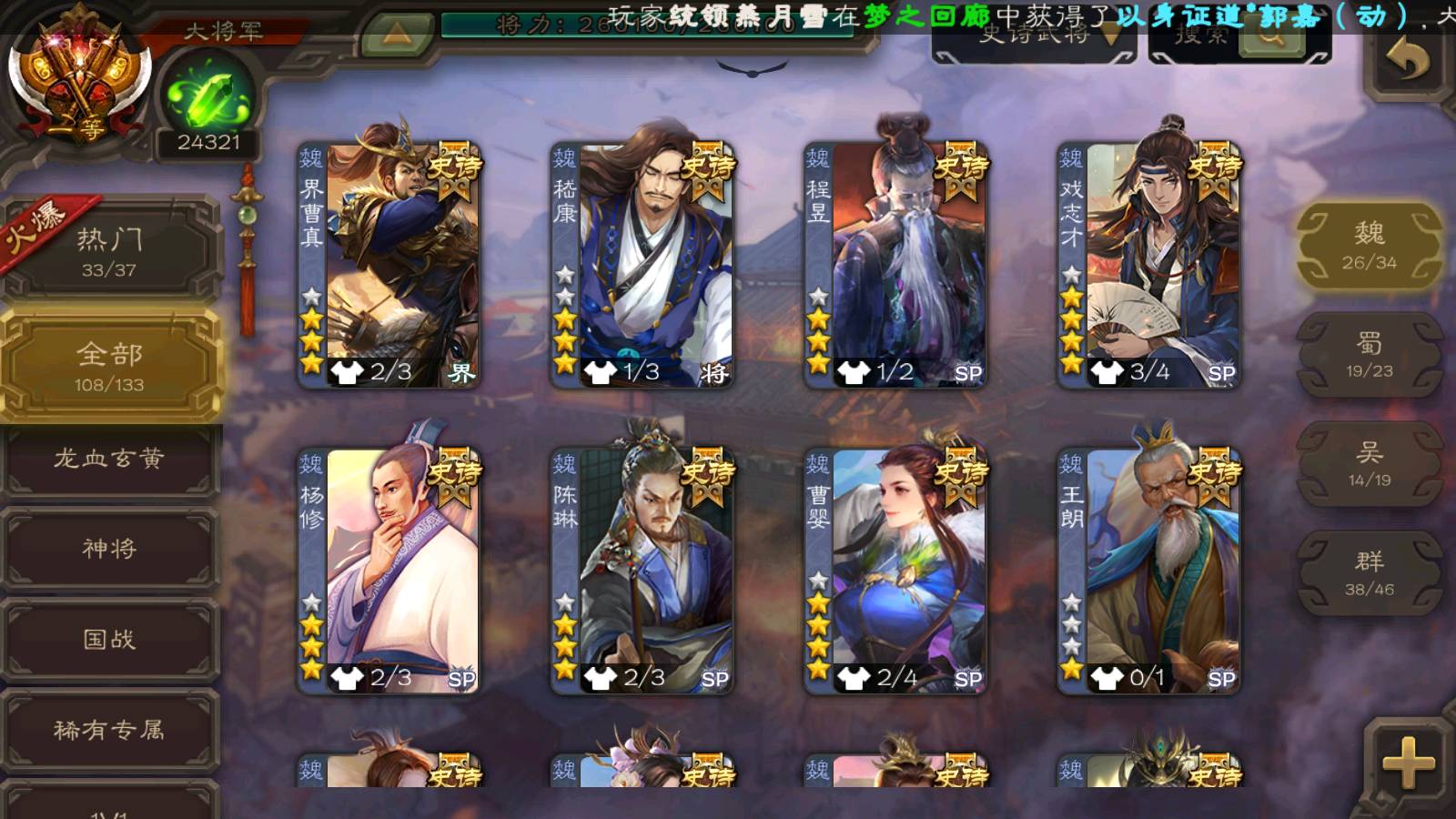This screenshot has width=1456, height=819.
Task: Select the 曹婴 general card
Action: tap(895, 570)
